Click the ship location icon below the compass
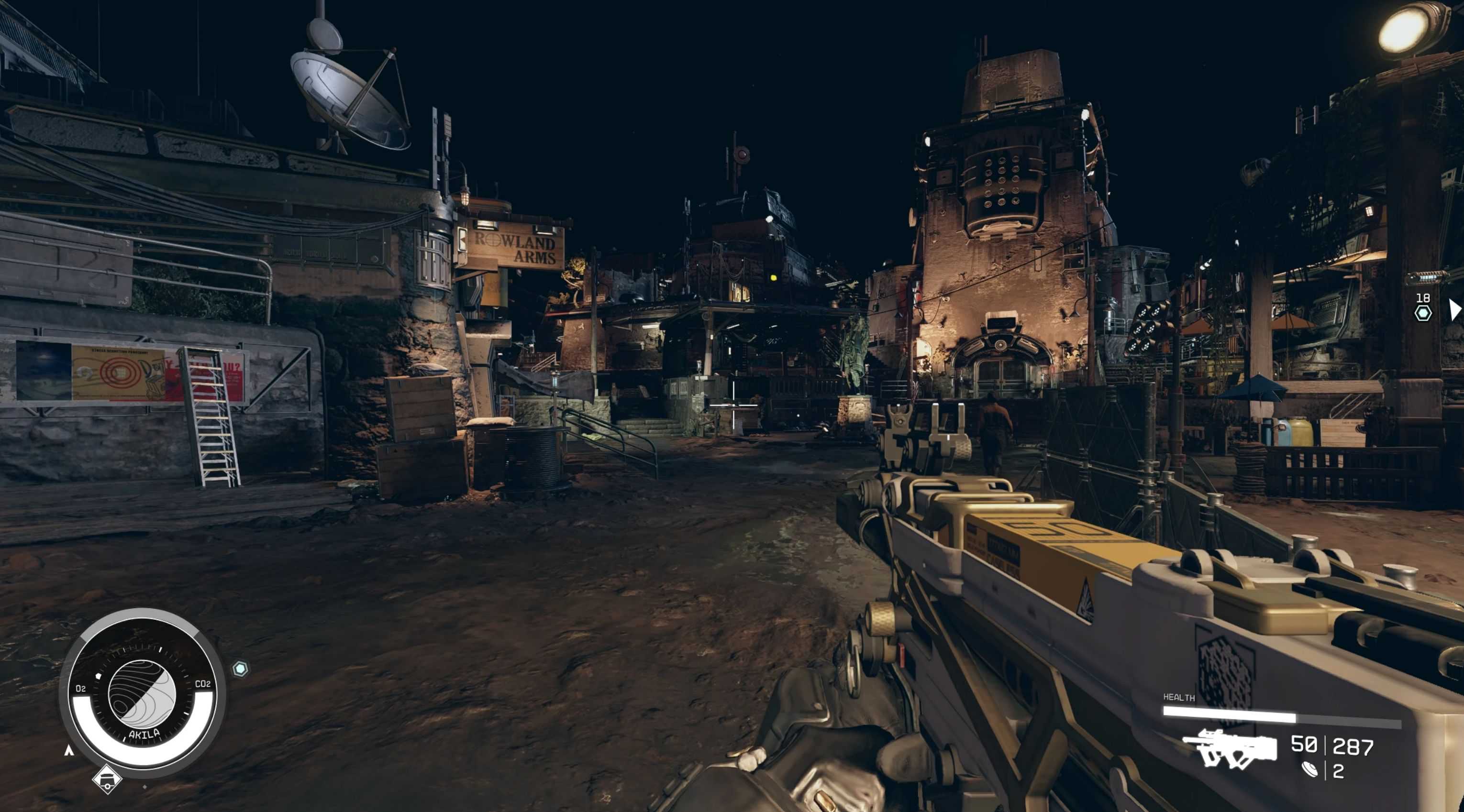This screenshot has height=812, width=1464. [x=107, y=779]
